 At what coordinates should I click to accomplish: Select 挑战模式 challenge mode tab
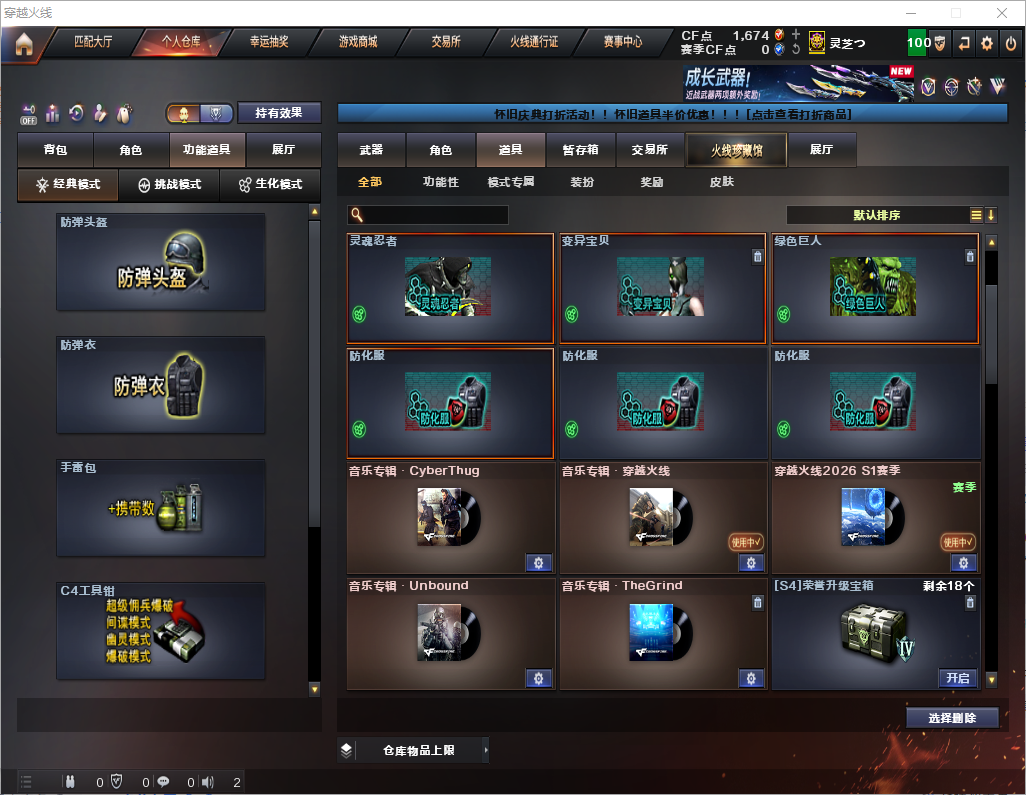169,185
